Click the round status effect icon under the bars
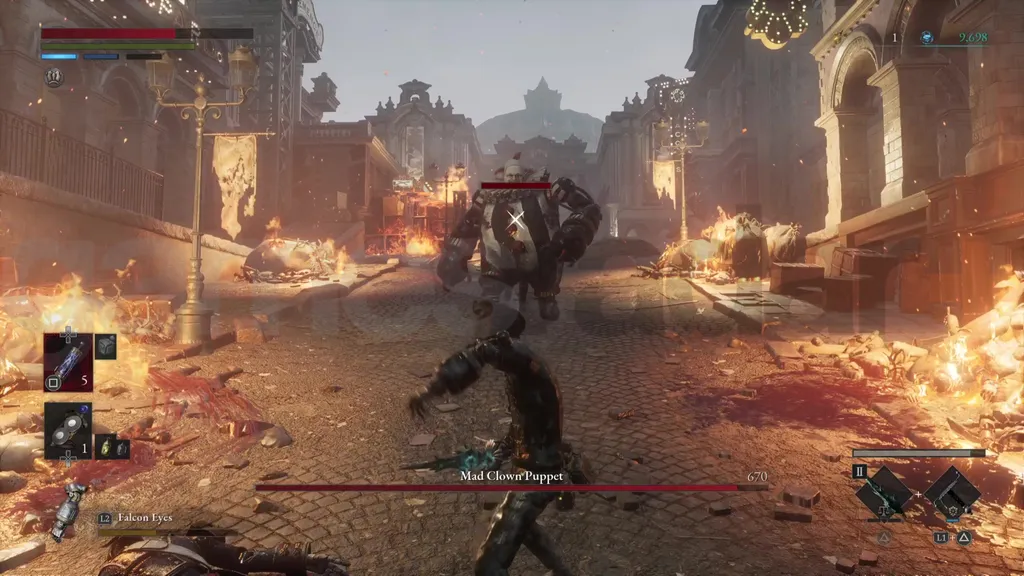The height and width of the screenshot is (576, 1024). click(x=53, y=77)
